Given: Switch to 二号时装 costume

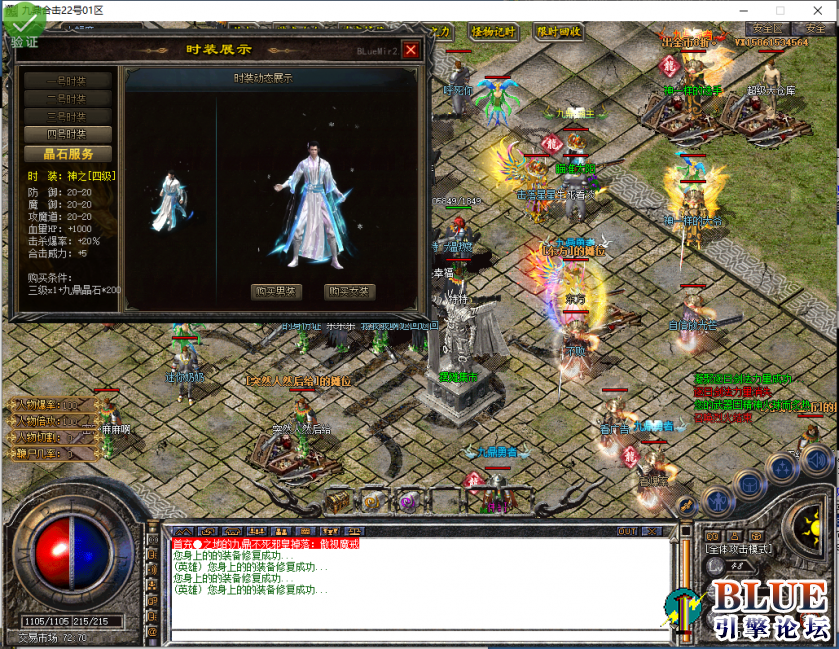Looking at the screenshot, I should point(67,99).
